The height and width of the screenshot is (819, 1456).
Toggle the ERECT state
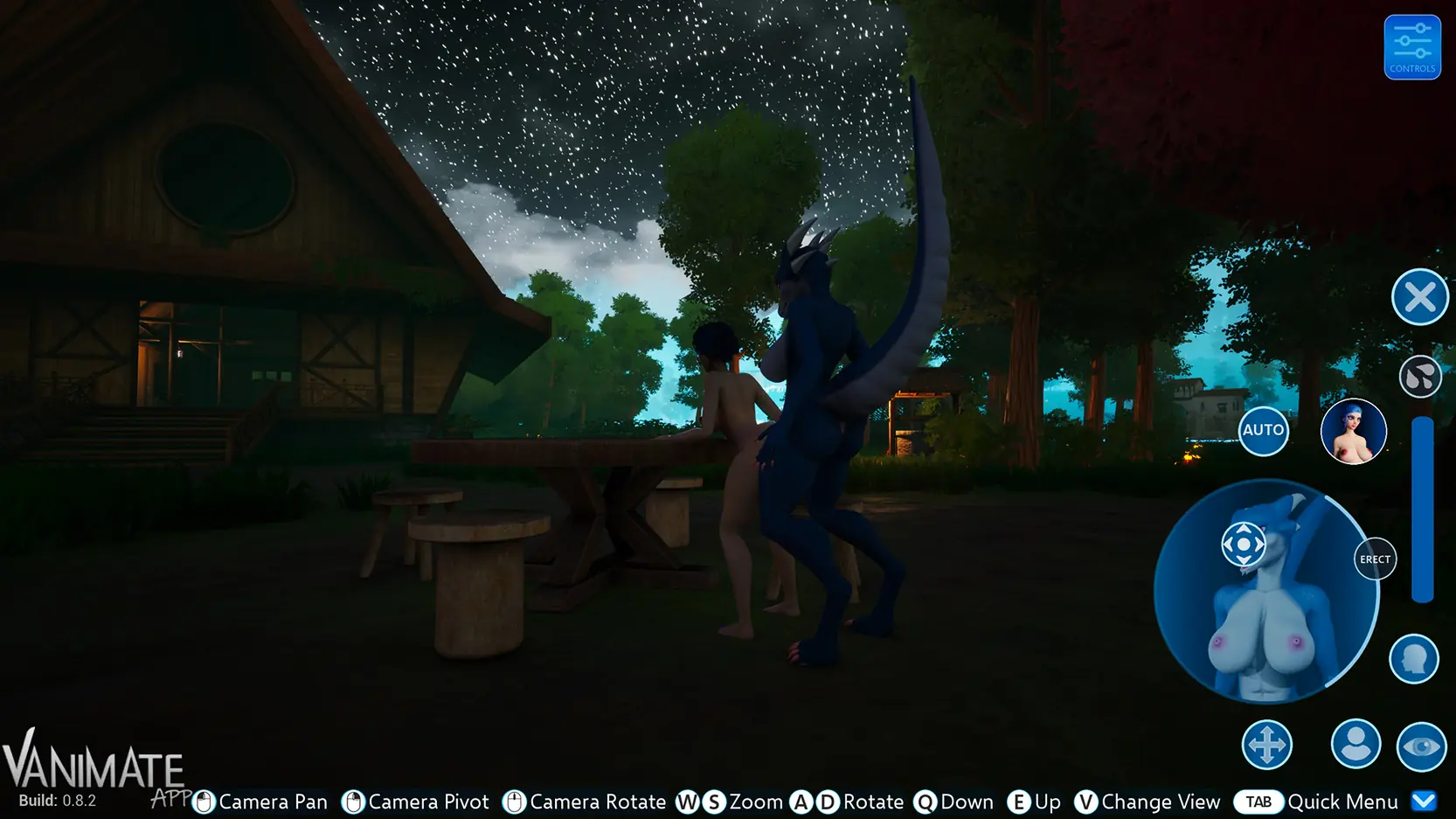(x=1375, y=559)
